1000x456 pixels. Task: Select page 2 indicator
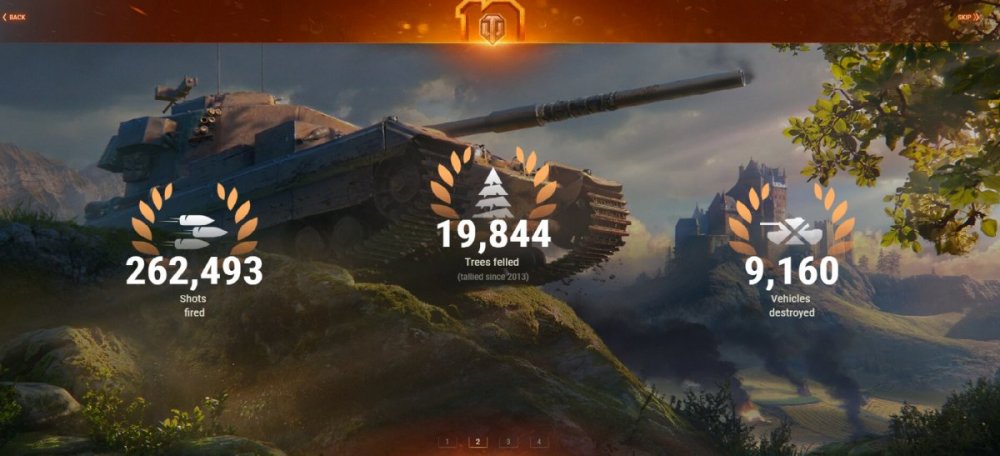pos(478,440)
